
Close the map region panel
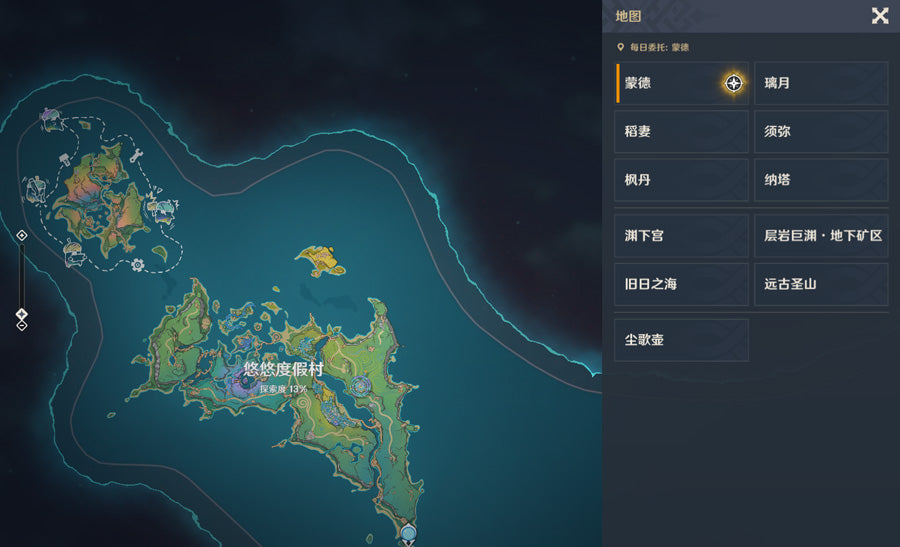(x=880, y=15)
